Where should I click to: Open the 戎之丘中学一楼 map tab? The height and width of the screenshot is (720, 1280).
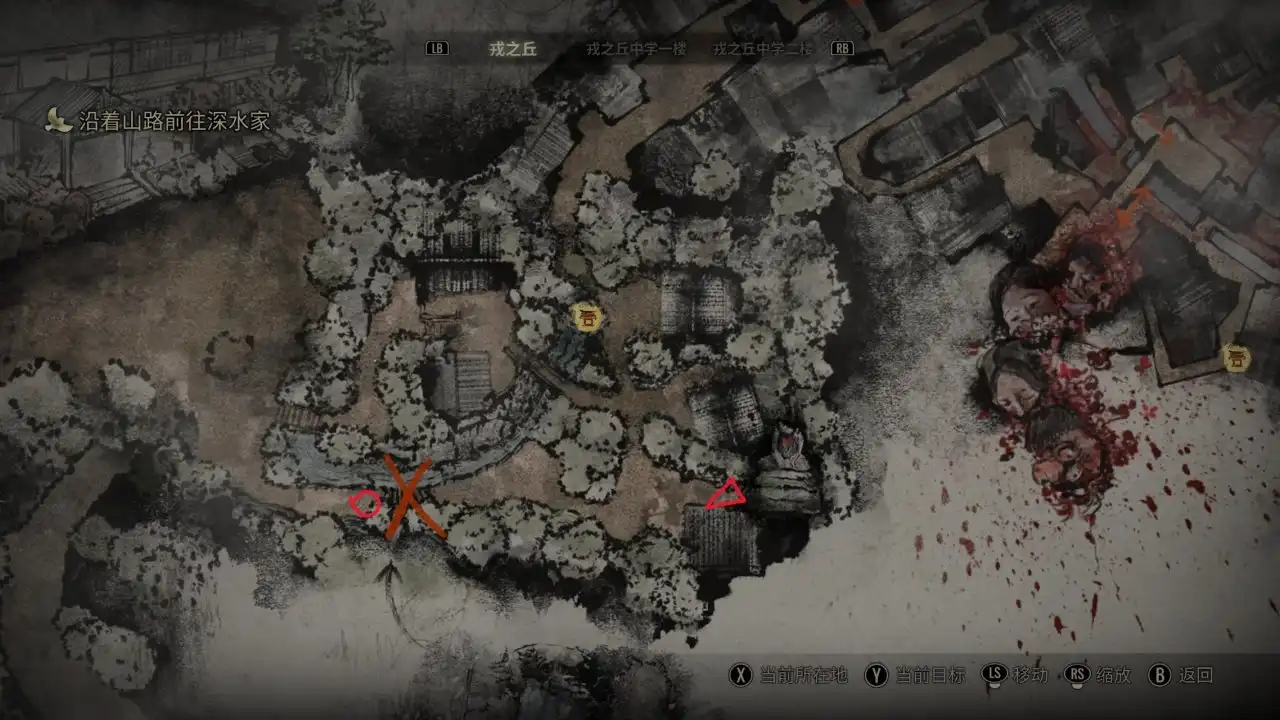pos(636,49)
